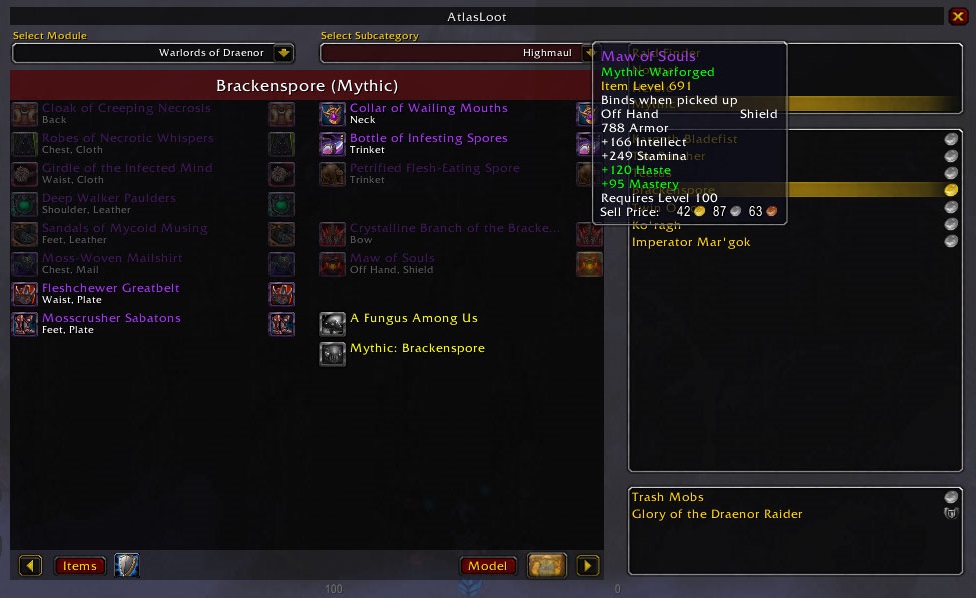976x598 pixels.
Task: Select Fleshchewer Greatbelt plate waist
Action: pos(110,289)
